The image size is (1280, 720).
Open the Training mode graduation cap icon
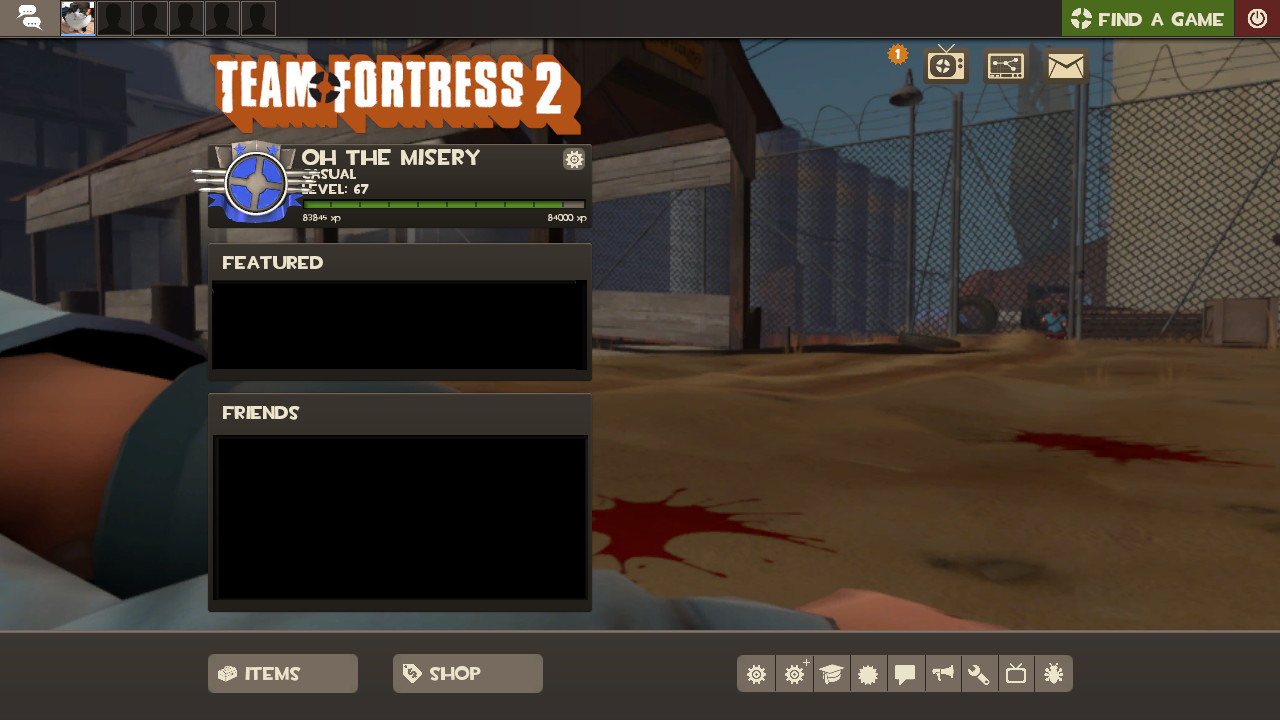[x=832, y=673]
